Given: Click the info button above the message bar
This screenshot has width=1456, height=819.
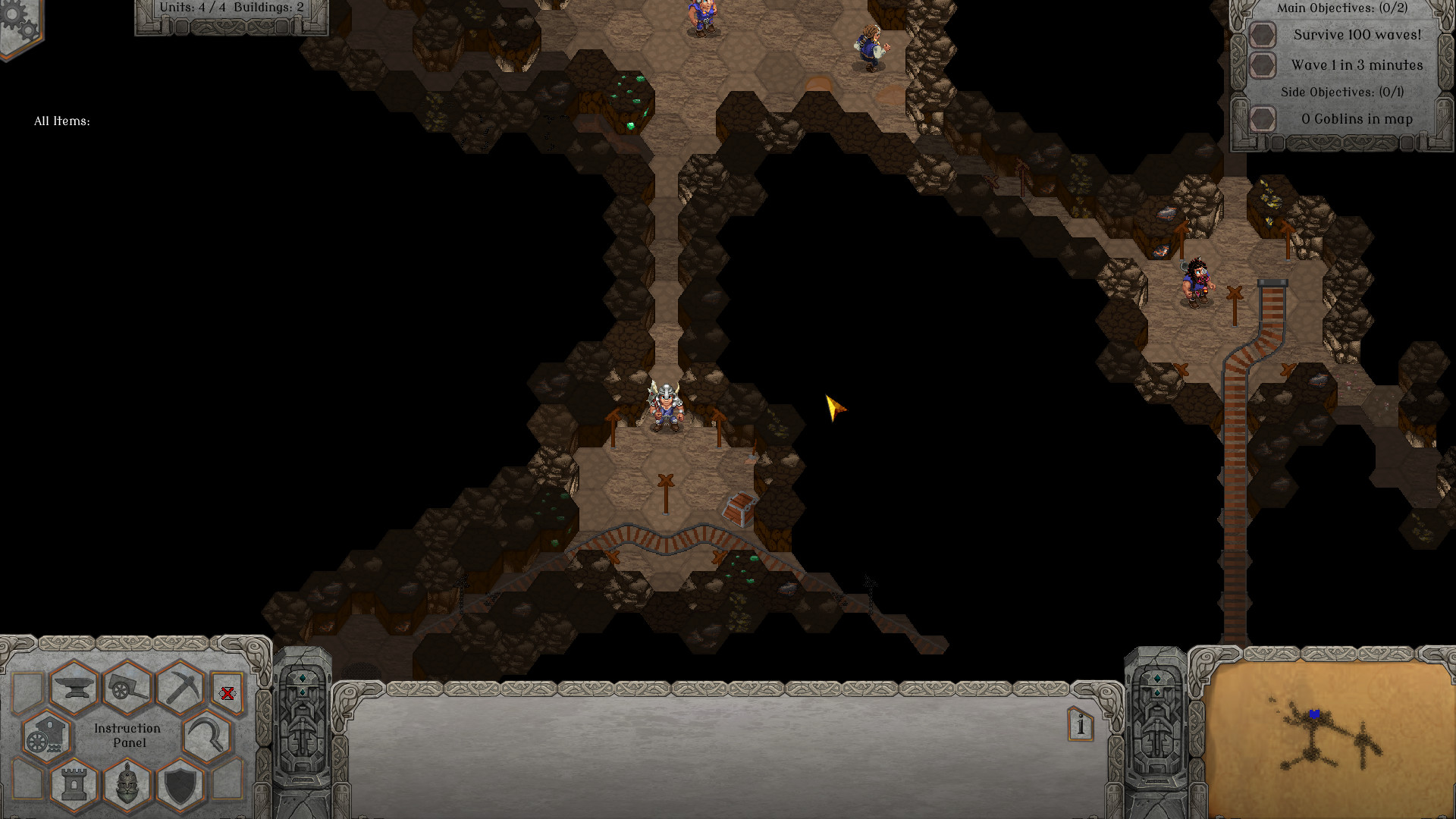Looking at the screenshot, I should click(1079, 724).
